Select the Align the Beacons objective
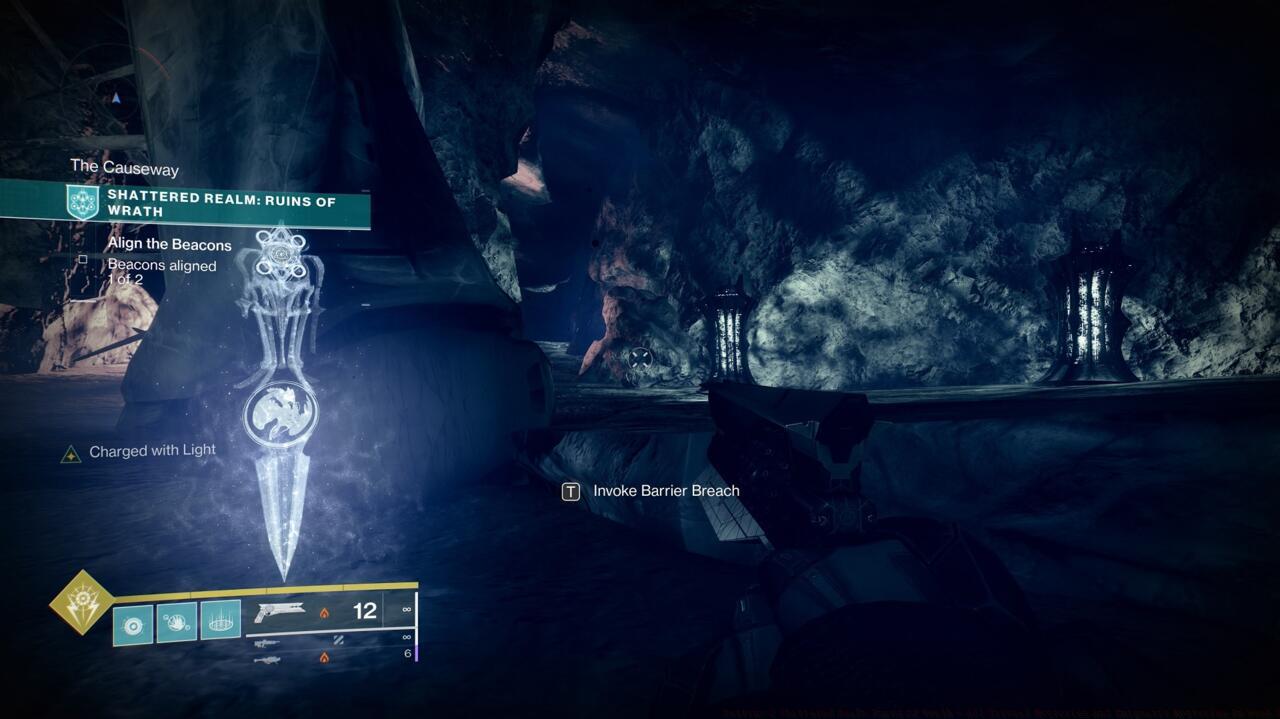Viewport: 1280px width, 719px height. [169, 245]
